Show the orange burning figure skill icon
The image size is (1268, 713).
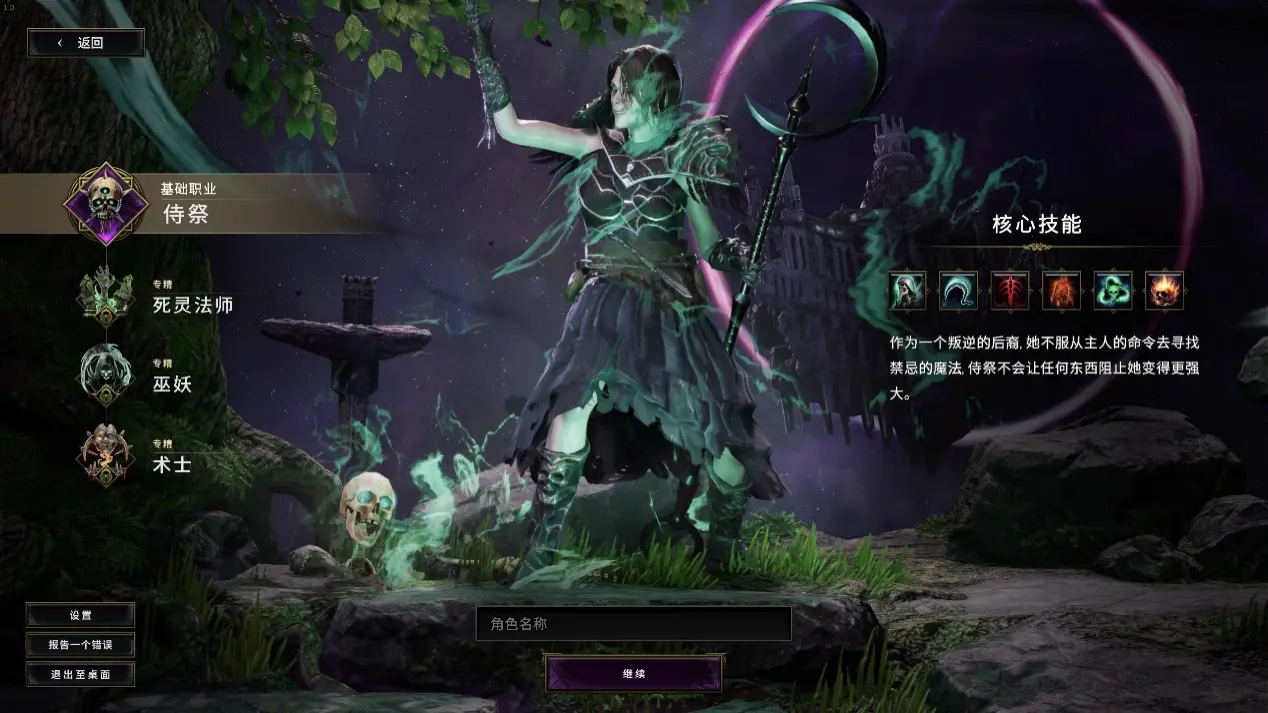tap(1061, 291)
